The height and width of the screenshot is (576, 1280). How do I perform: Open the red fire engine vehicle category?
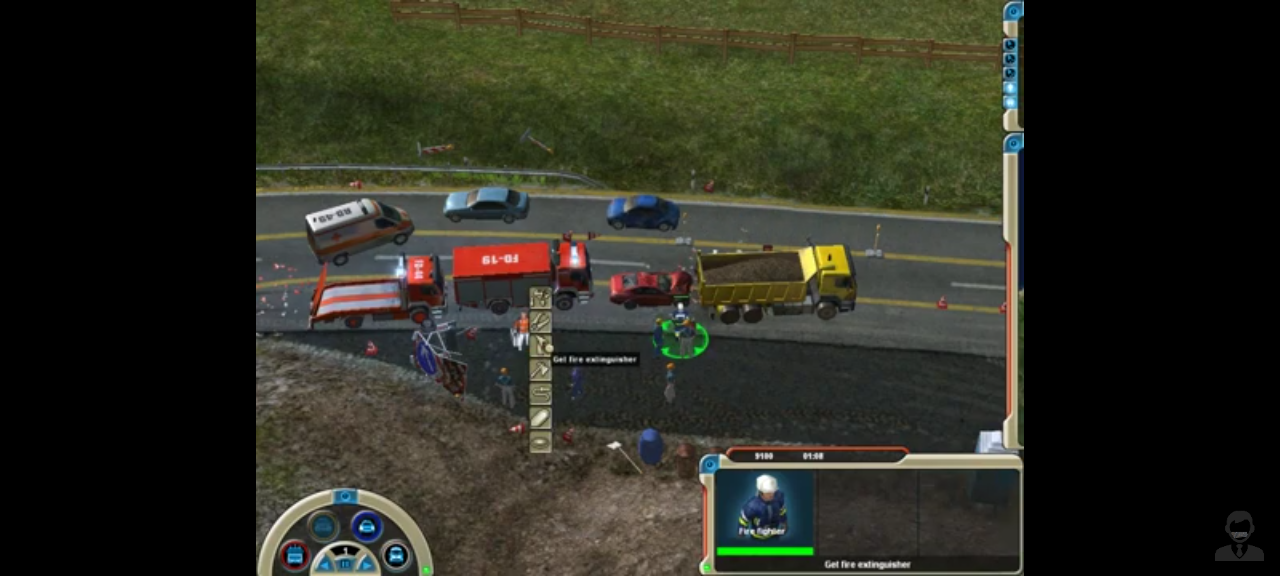[295, 553]
